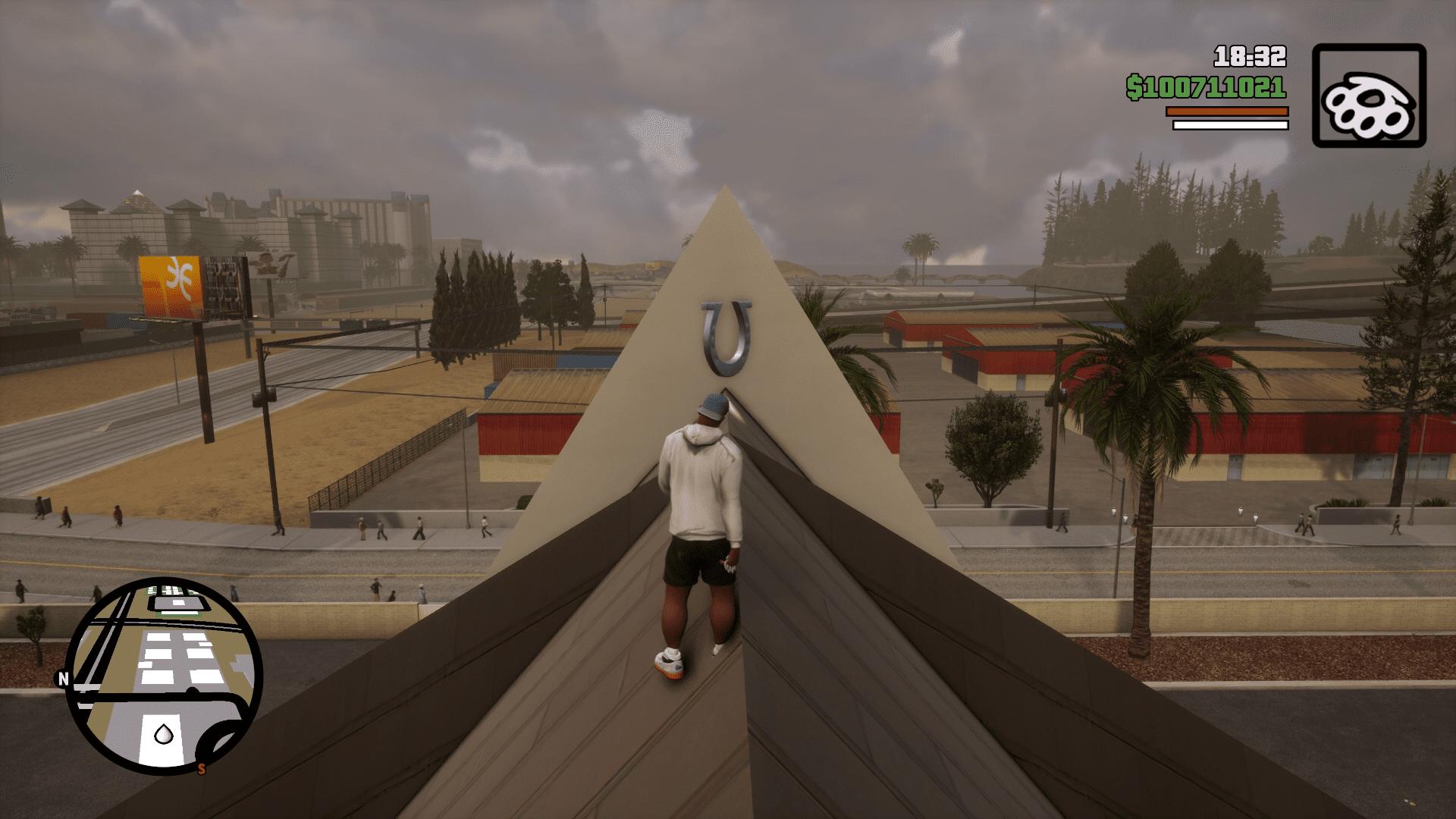1456x819 pixels.
Task: Click the orange armor progress bar
Action: (1225, 111)
